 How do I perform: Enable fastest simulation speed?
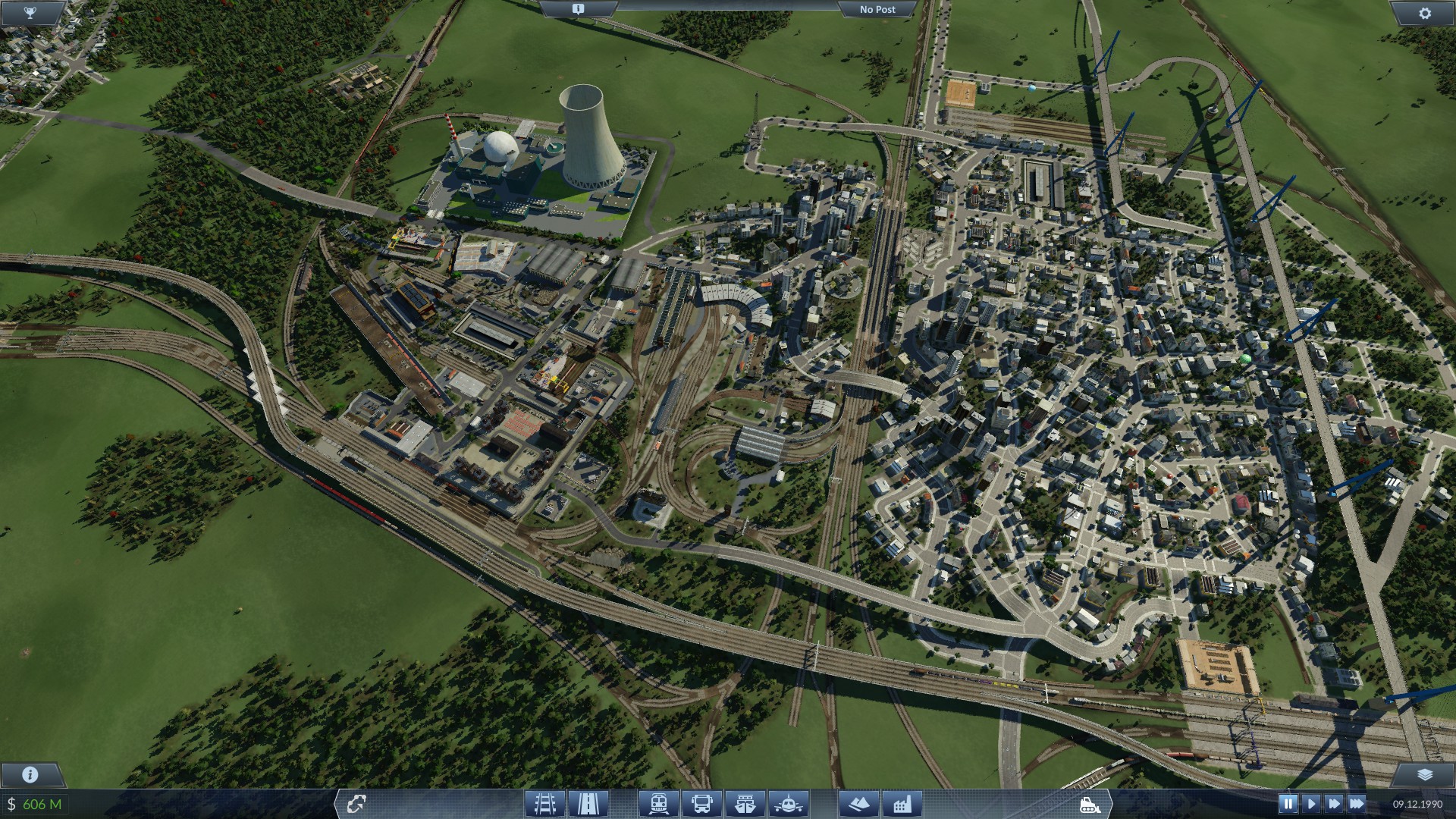point(1357,804)
